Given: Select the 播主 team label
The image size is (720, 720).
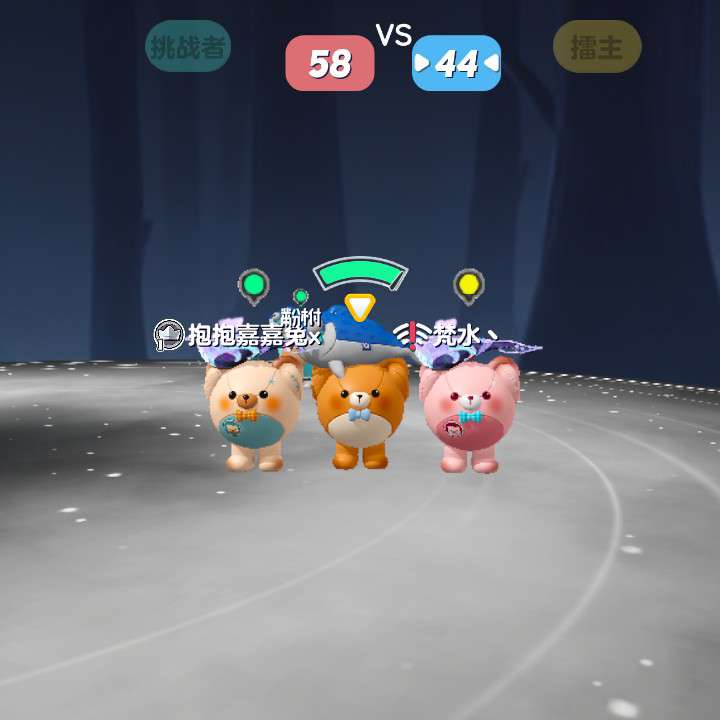Looking at the screenshot, I should coord(597,47).
